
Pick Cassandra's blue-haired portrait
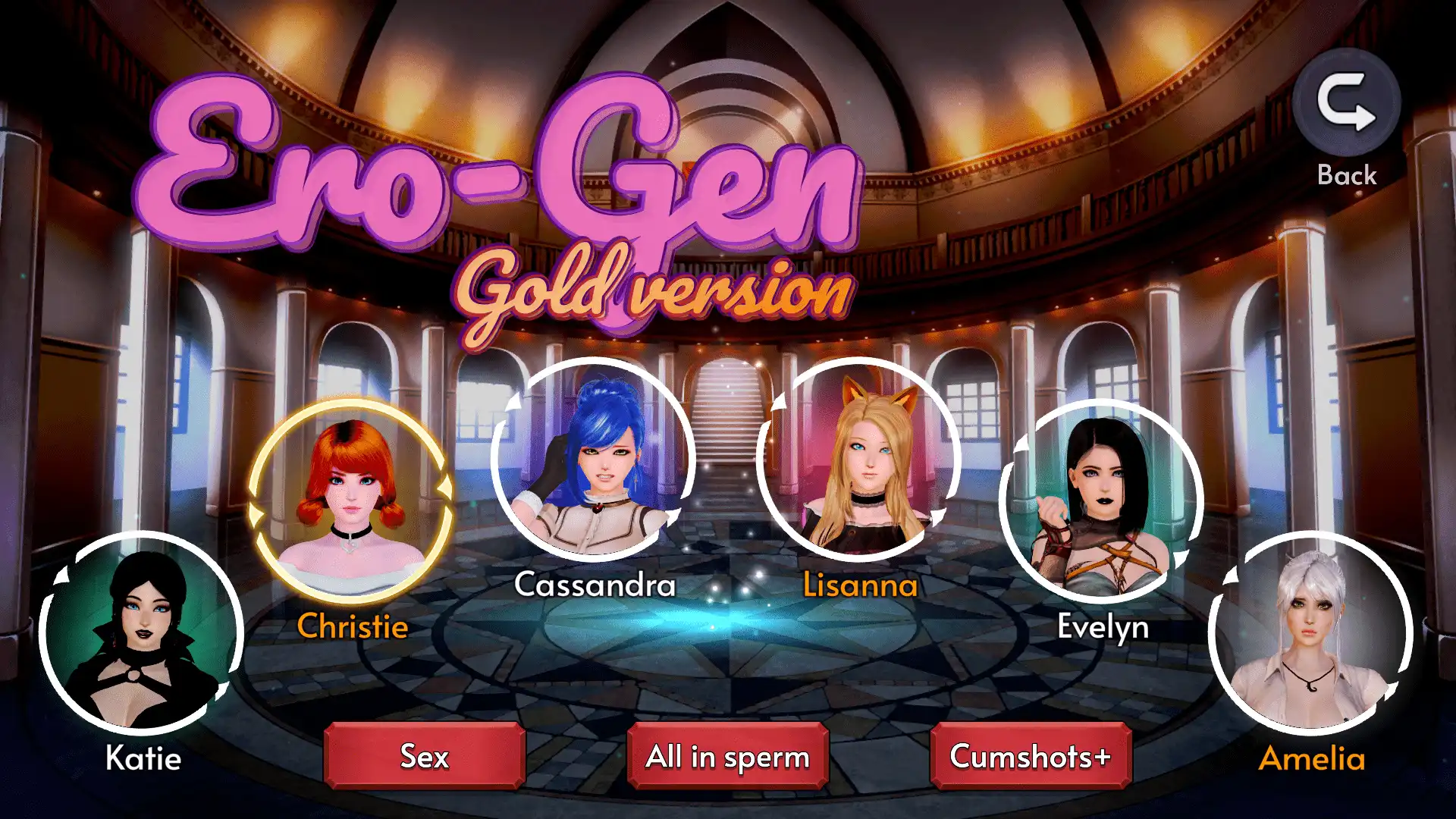pyautogui.click(x=594, y=460)
